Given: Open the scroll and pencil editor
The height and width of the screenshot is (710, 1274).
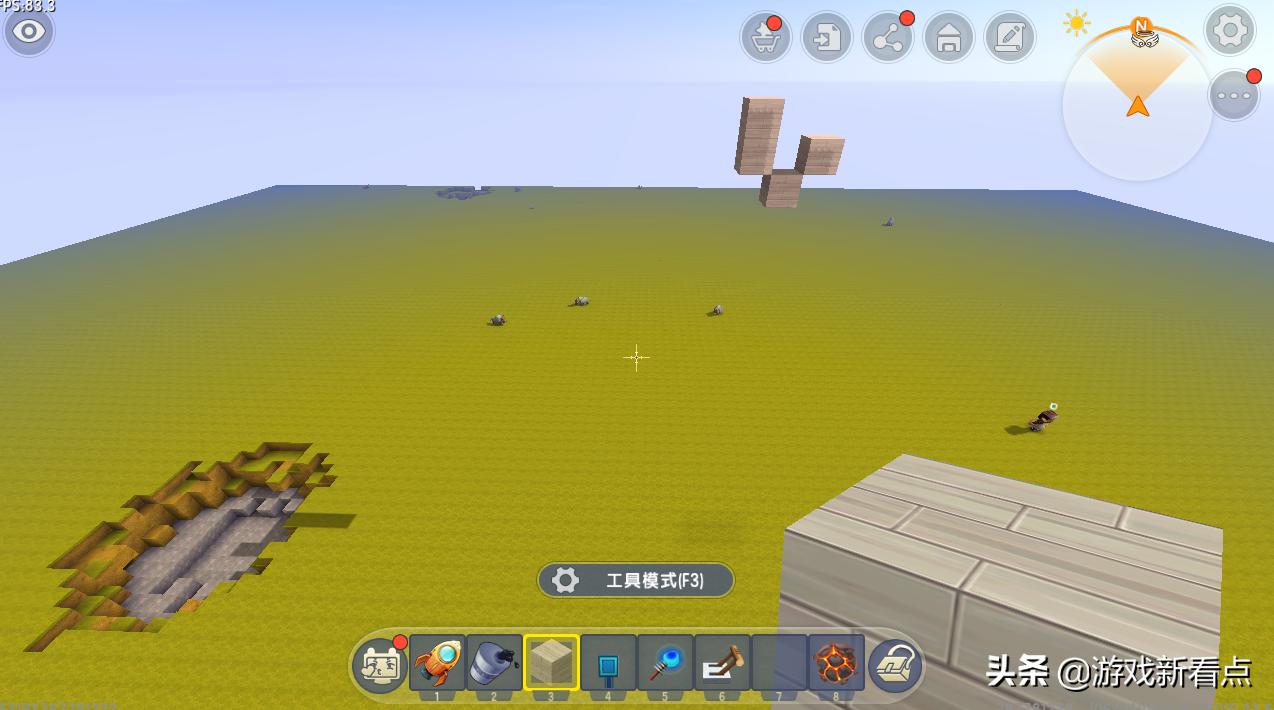Looking at the screenshot, I should point(1010,38).
